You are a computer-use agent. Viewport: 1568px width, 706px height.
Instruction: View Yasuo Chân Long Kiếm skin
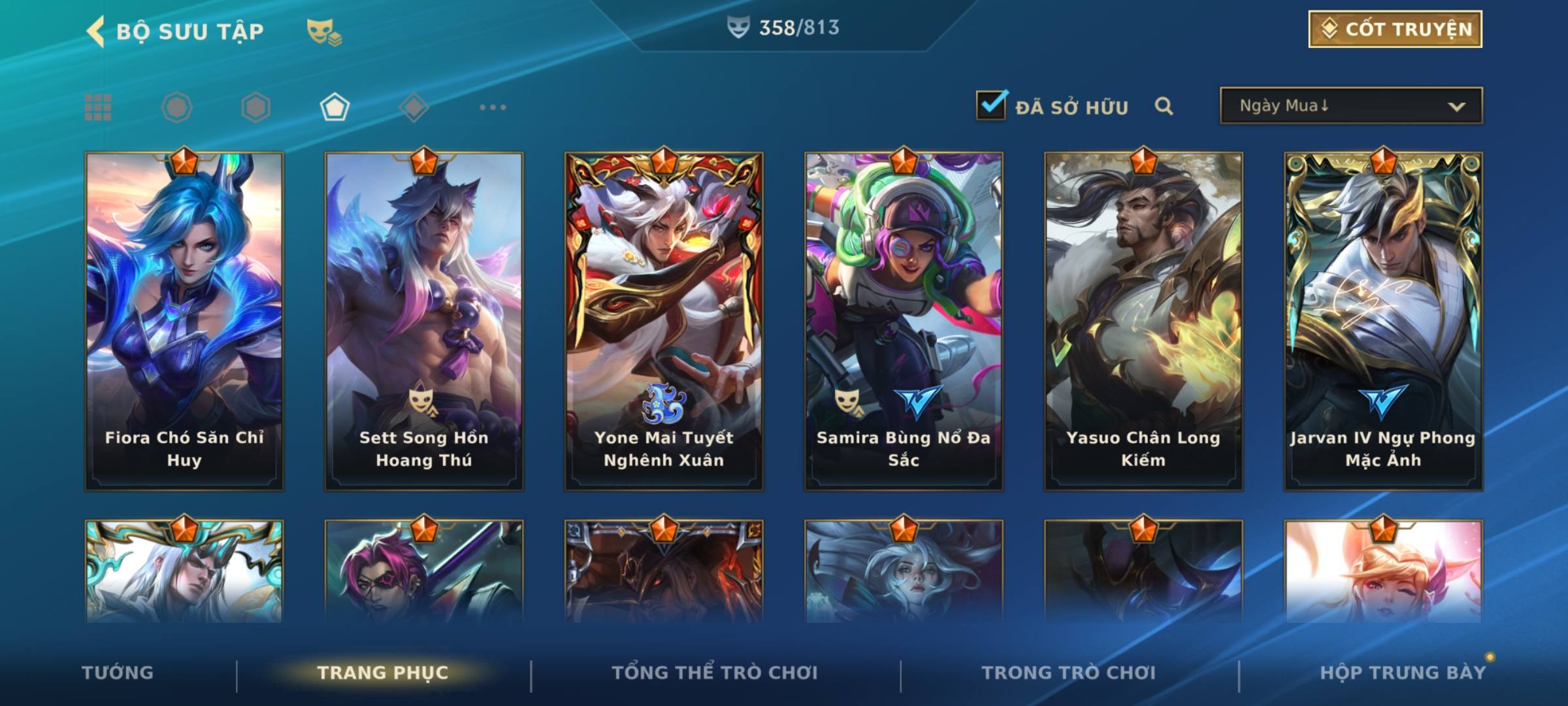click(x=1143, y=320)
